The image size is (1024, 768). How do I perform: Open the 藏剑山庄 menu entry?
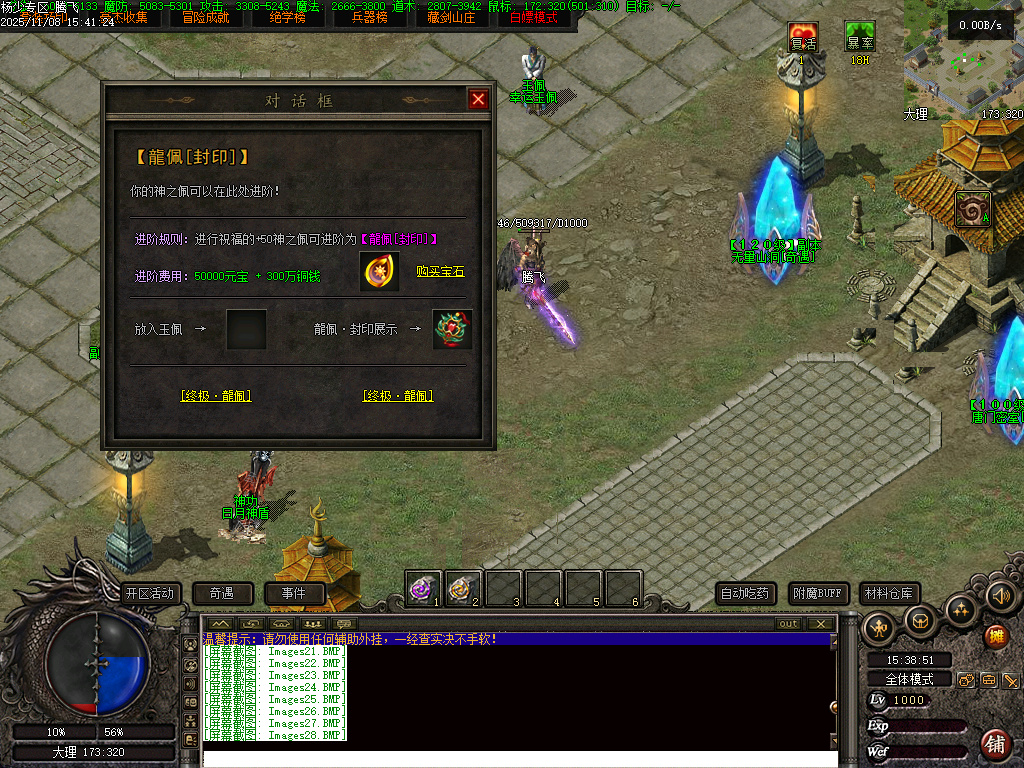click(x=453, y=17)
